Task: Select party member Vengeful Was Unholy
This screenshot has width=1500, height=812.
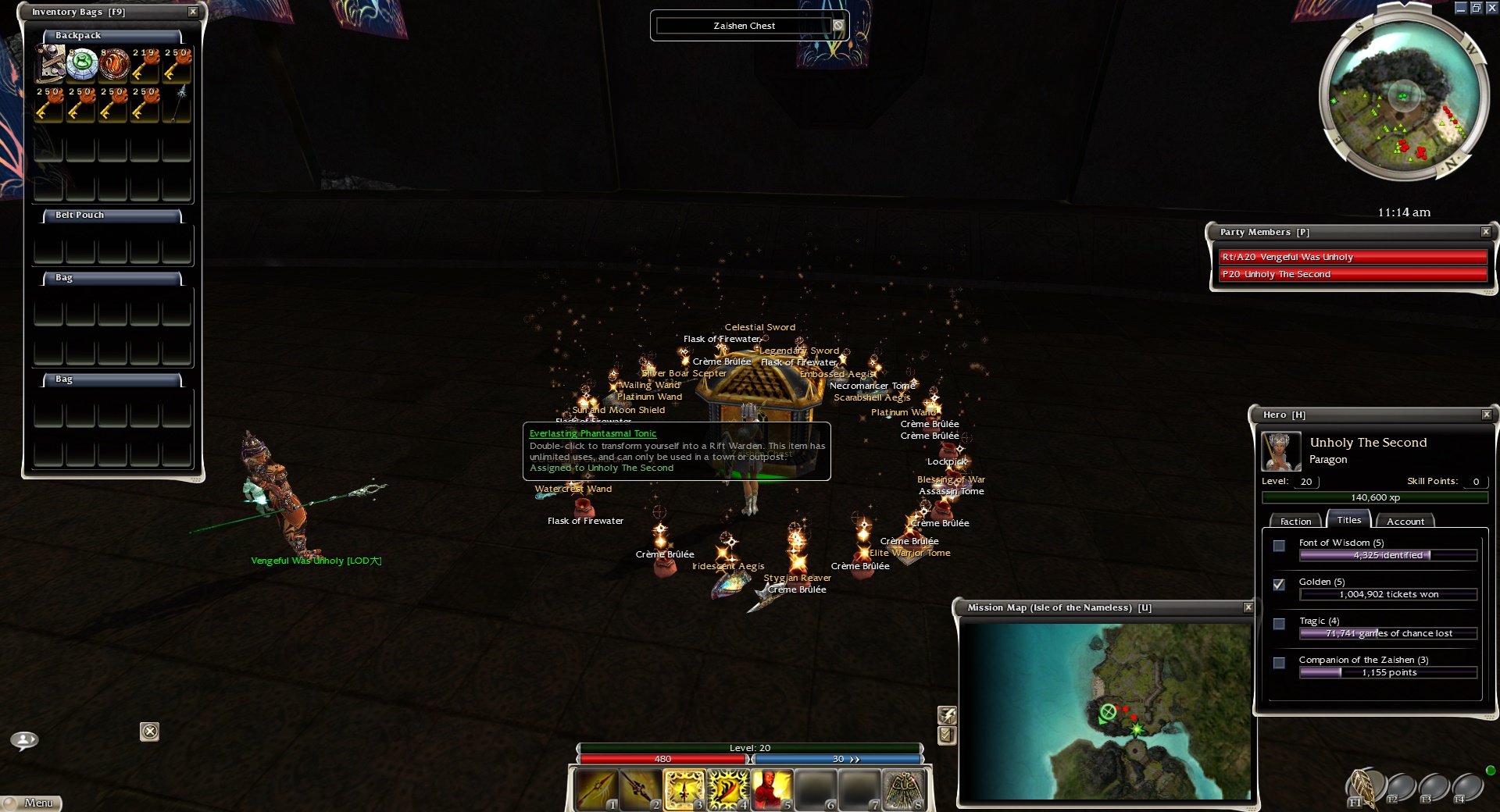Action: (x=1353, y=257)
